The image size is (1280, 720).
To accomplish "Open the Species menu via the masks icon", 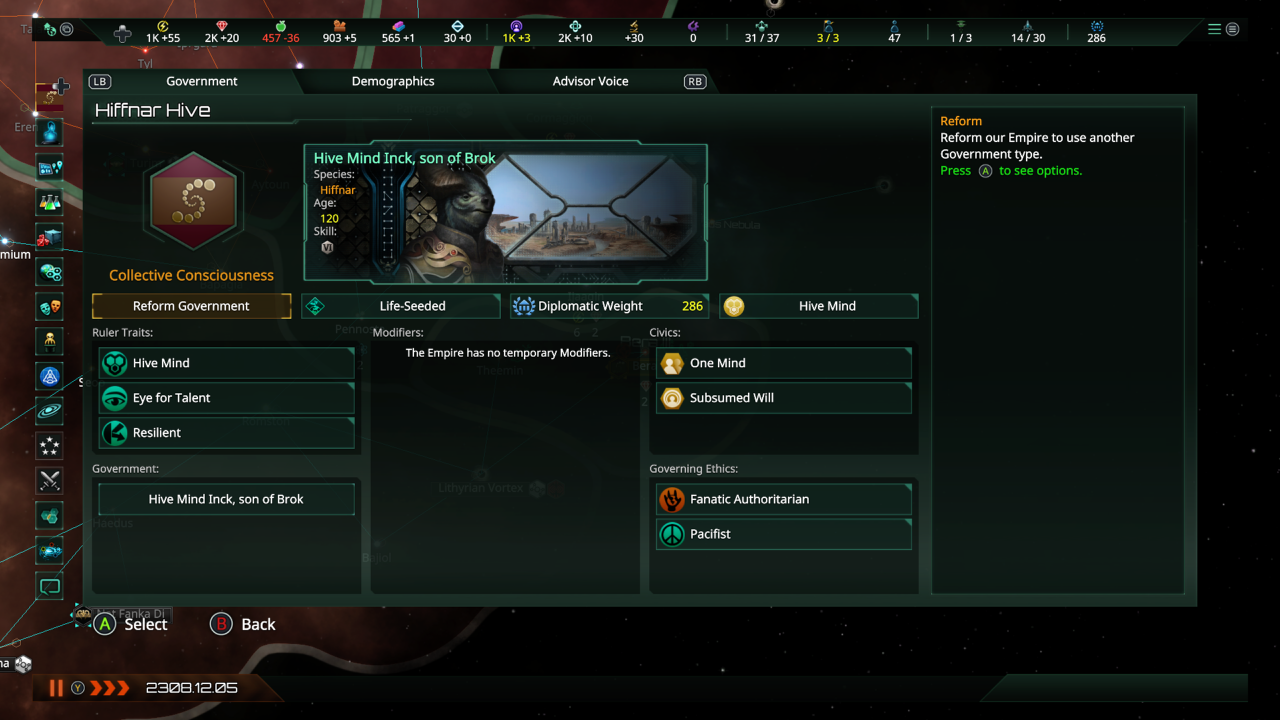I will pyautogui.click(x=49, y=307).
